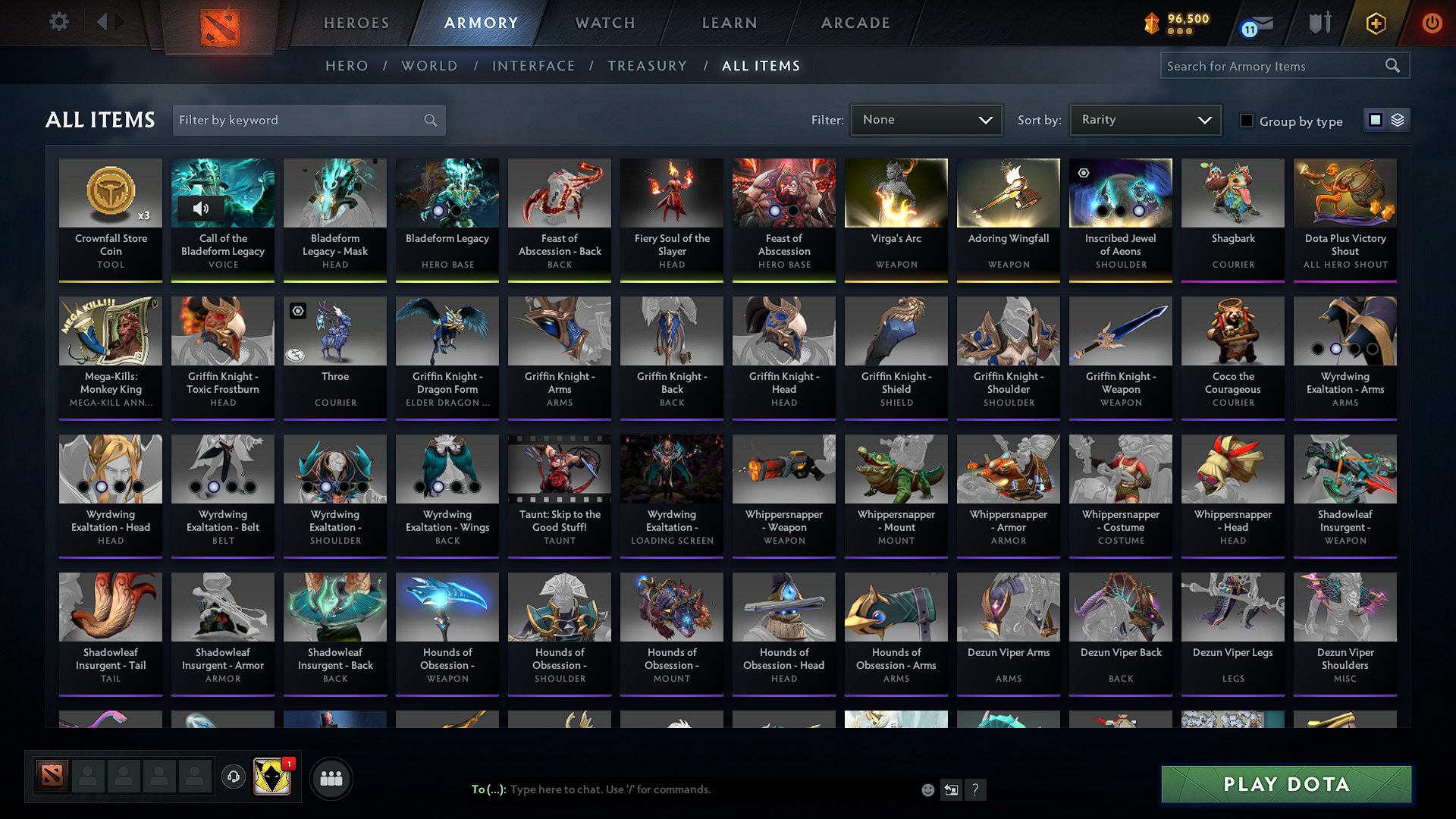Open the friends list people icon
1456x819 pixels.
pyautogui.click(x=331, y=778)
